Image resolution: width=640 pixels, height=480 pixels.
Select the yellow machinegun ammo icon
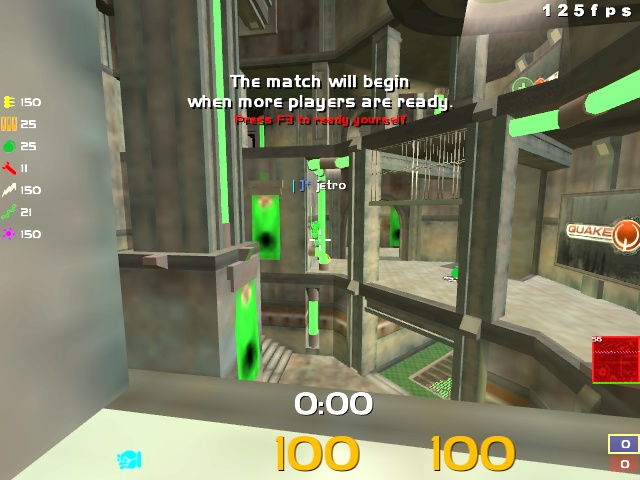point(10,102)
